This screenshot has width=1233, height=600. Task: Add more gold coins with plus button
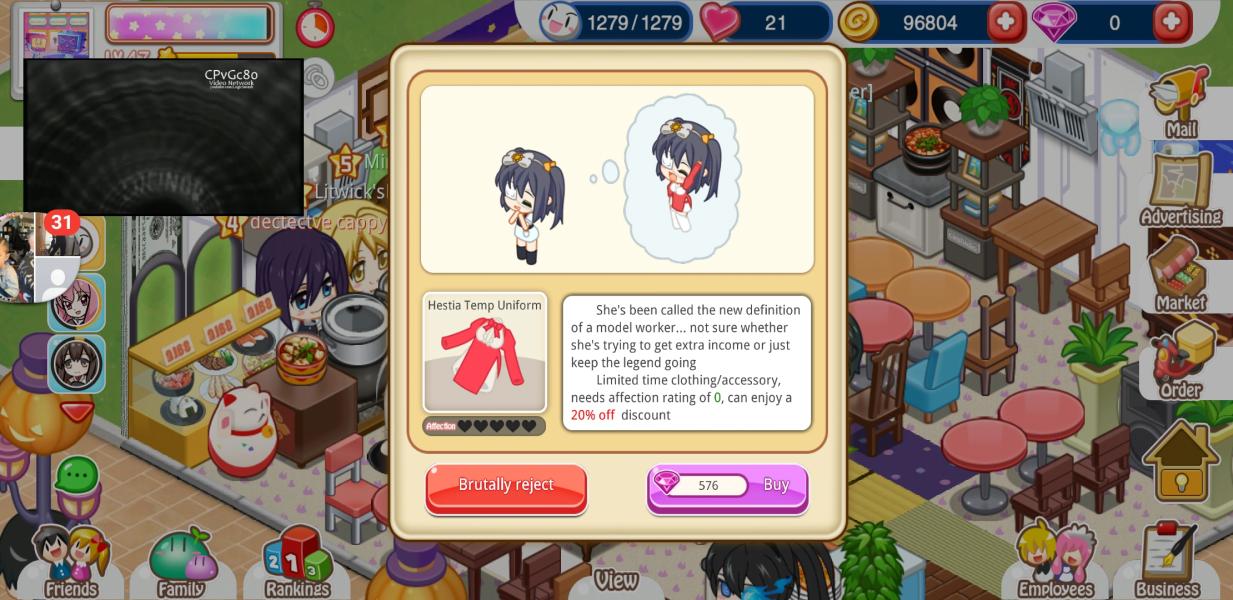point(1006,22)
